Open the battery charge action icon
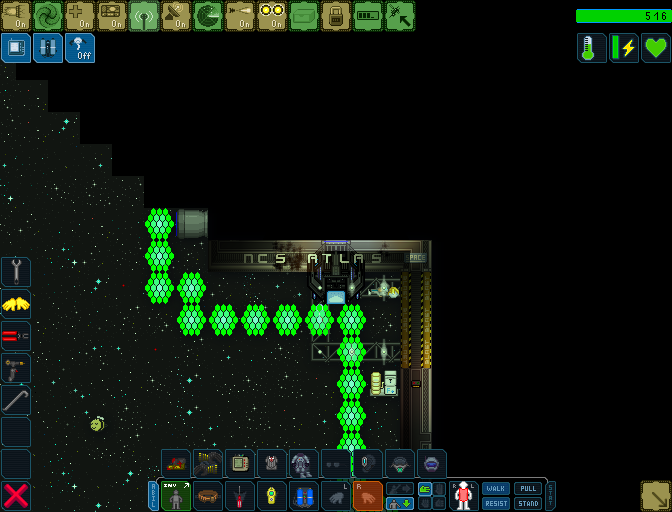Viewport: 672px width, 512px height. (368, 16)
